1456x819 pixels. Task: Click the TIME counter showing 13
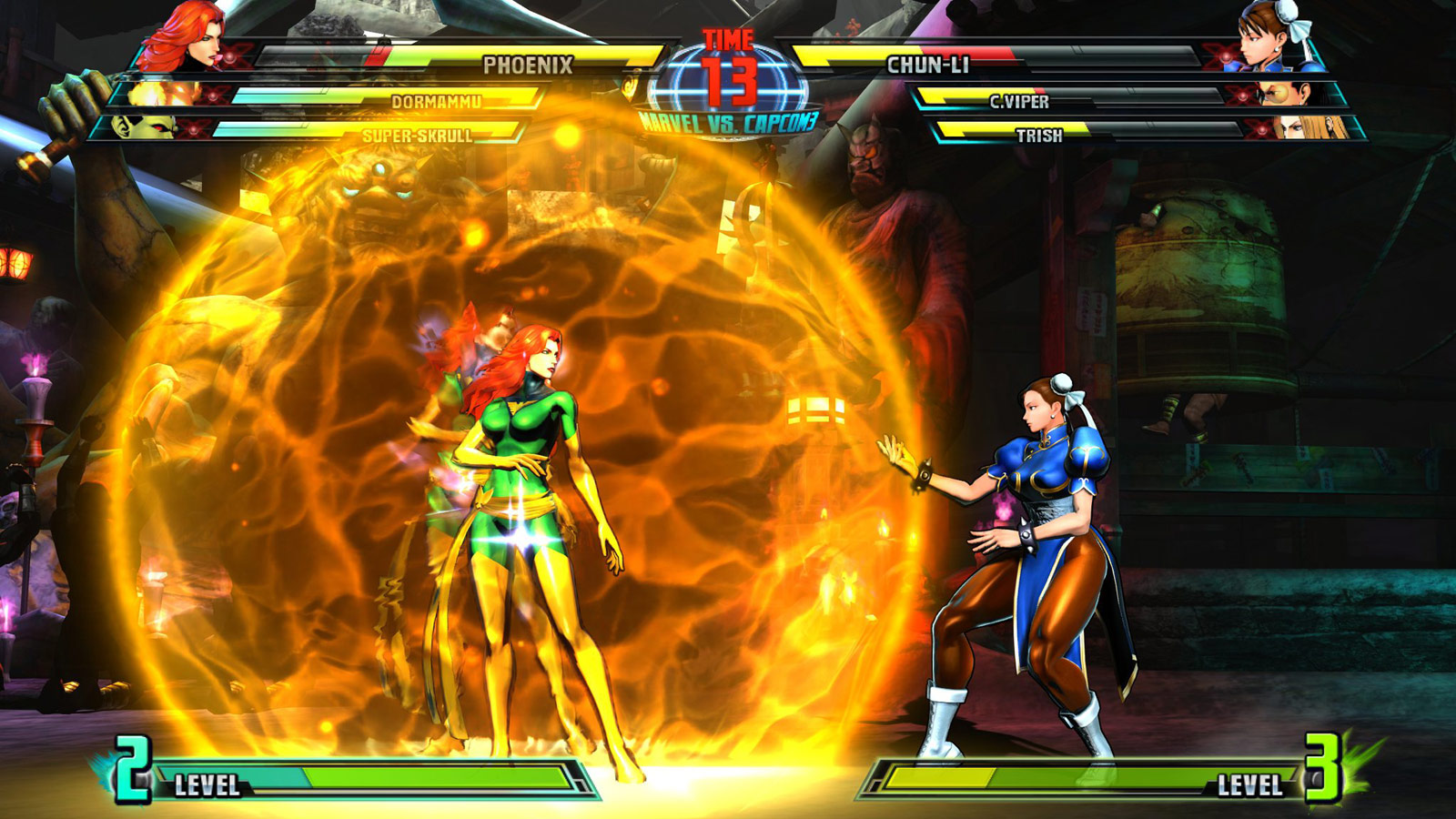click(729, 55)
